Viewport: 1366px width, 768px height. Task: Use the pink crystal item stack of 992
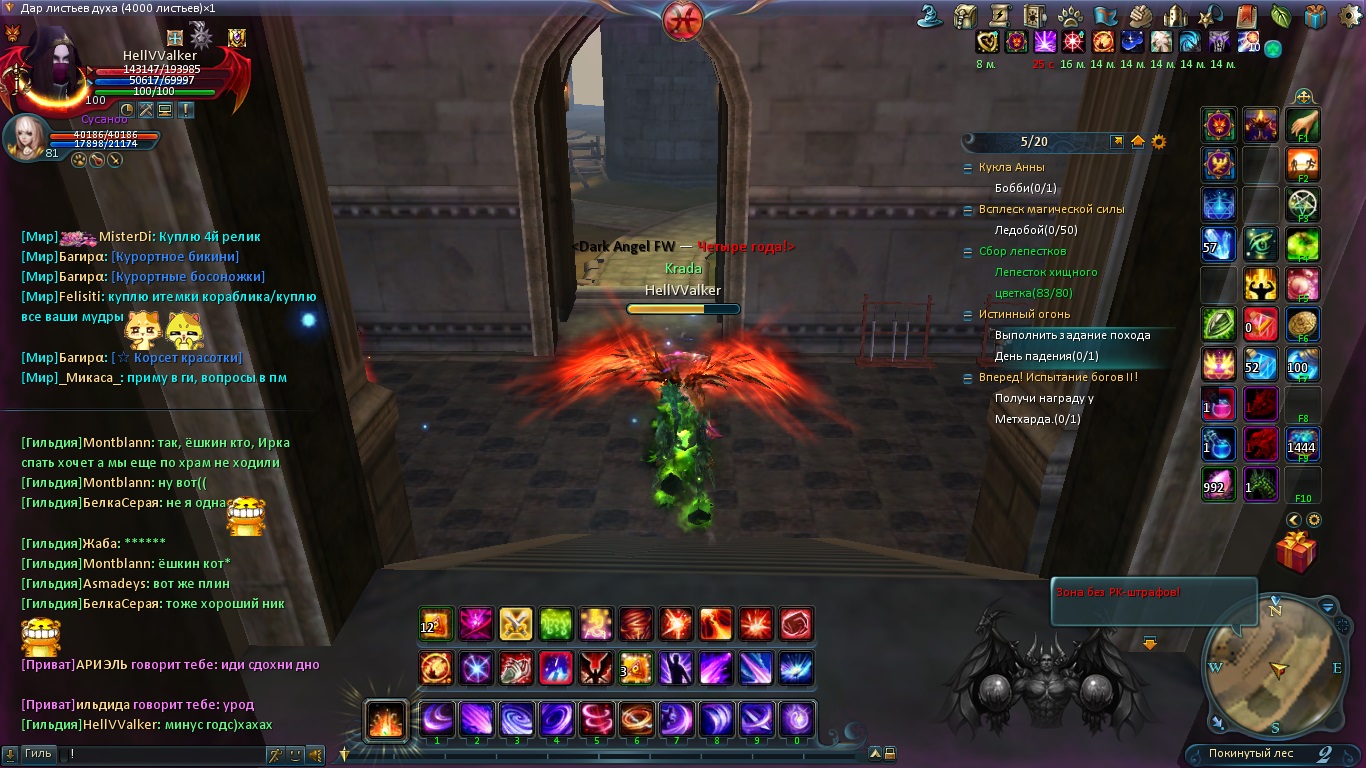coord(1219,485)
